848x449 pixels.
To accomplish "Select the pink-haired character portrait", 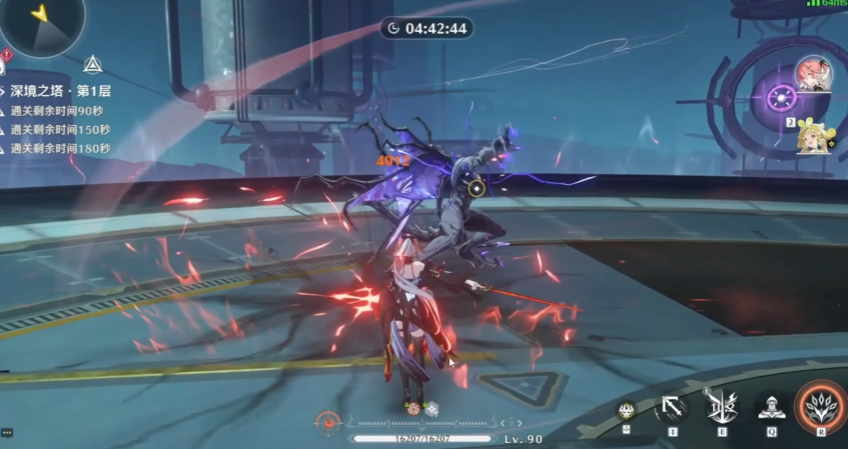I will (x=812, y=73).
